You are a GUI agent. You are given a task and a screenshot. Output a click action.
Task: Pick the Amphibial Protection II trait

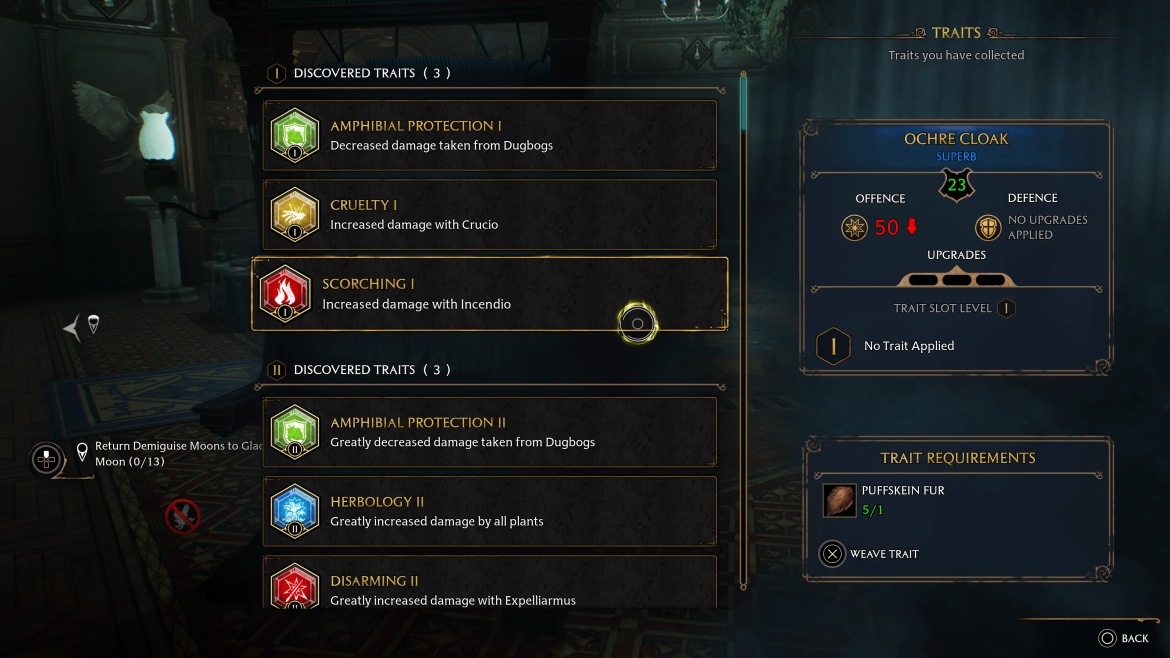pos(489,432)
